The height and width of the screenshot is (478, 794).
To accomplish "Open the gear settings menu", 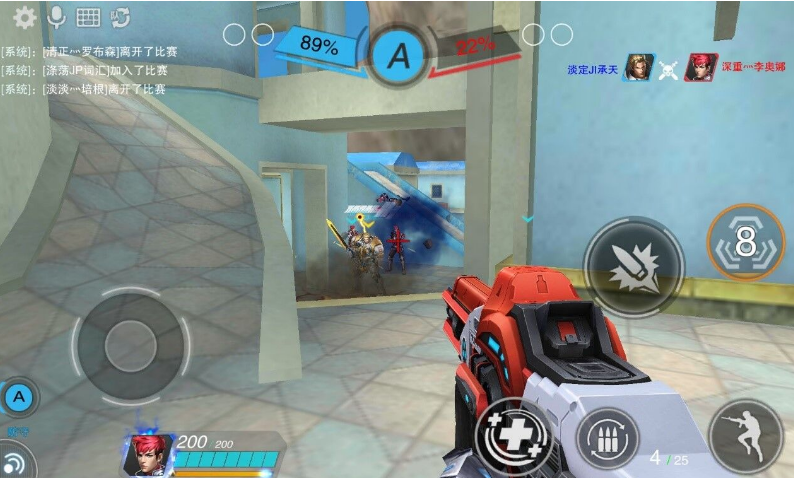I will point(24,17).
